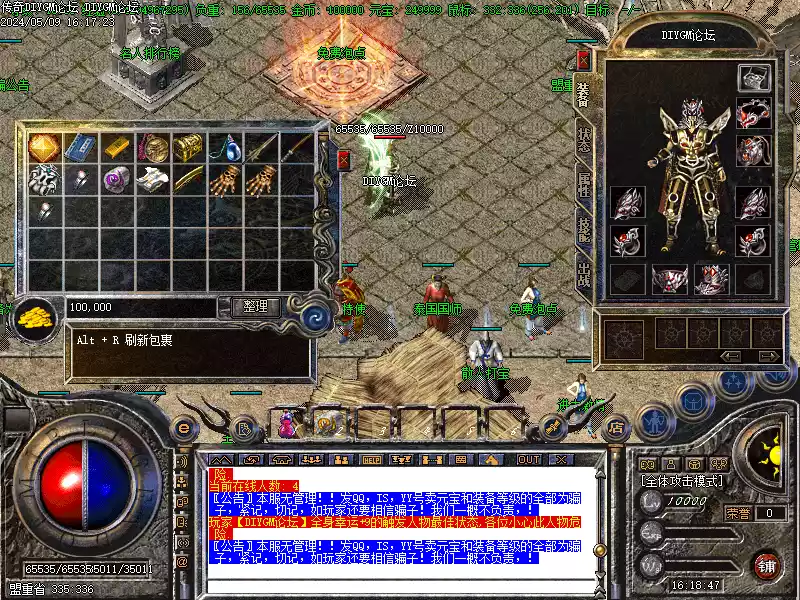Image resolution: width=800 pixels, height=600 pixels.
Task: Close the character equipment panel
Action: (x=584, y=60)
